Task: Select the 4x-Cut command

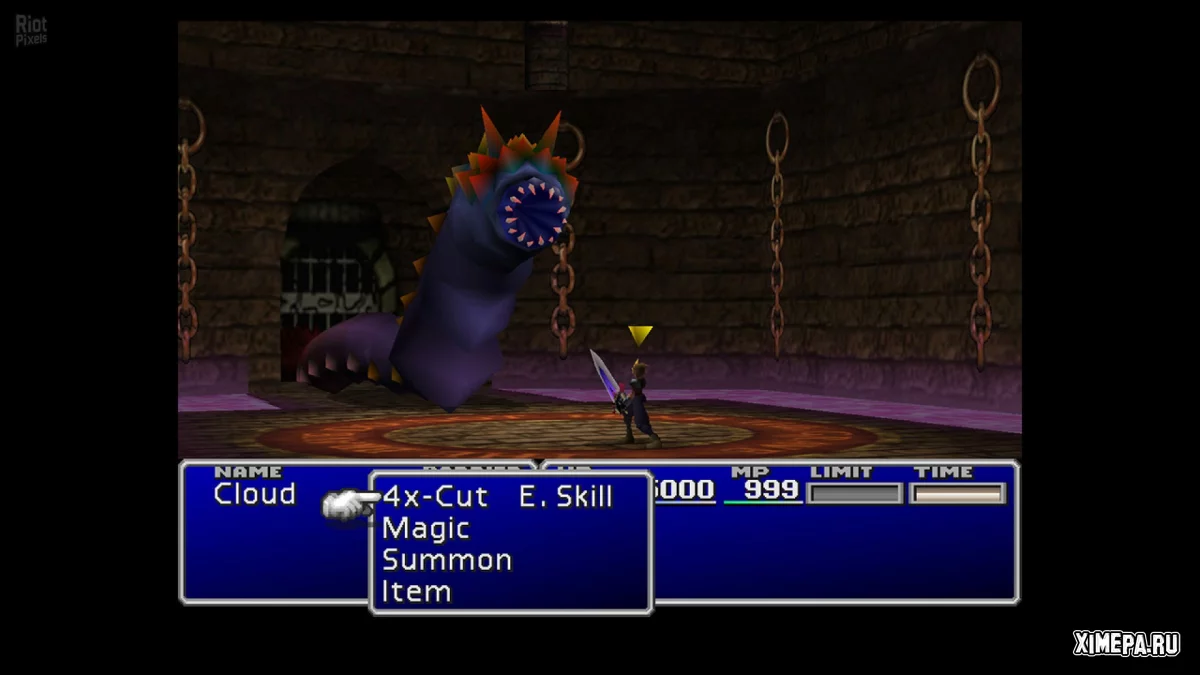Action: click(435, 497)
